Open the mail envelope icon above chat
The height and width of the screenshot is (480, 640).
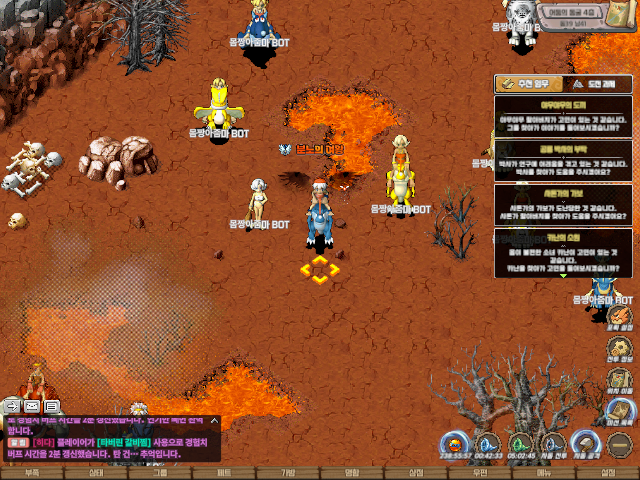coord(32,406)
